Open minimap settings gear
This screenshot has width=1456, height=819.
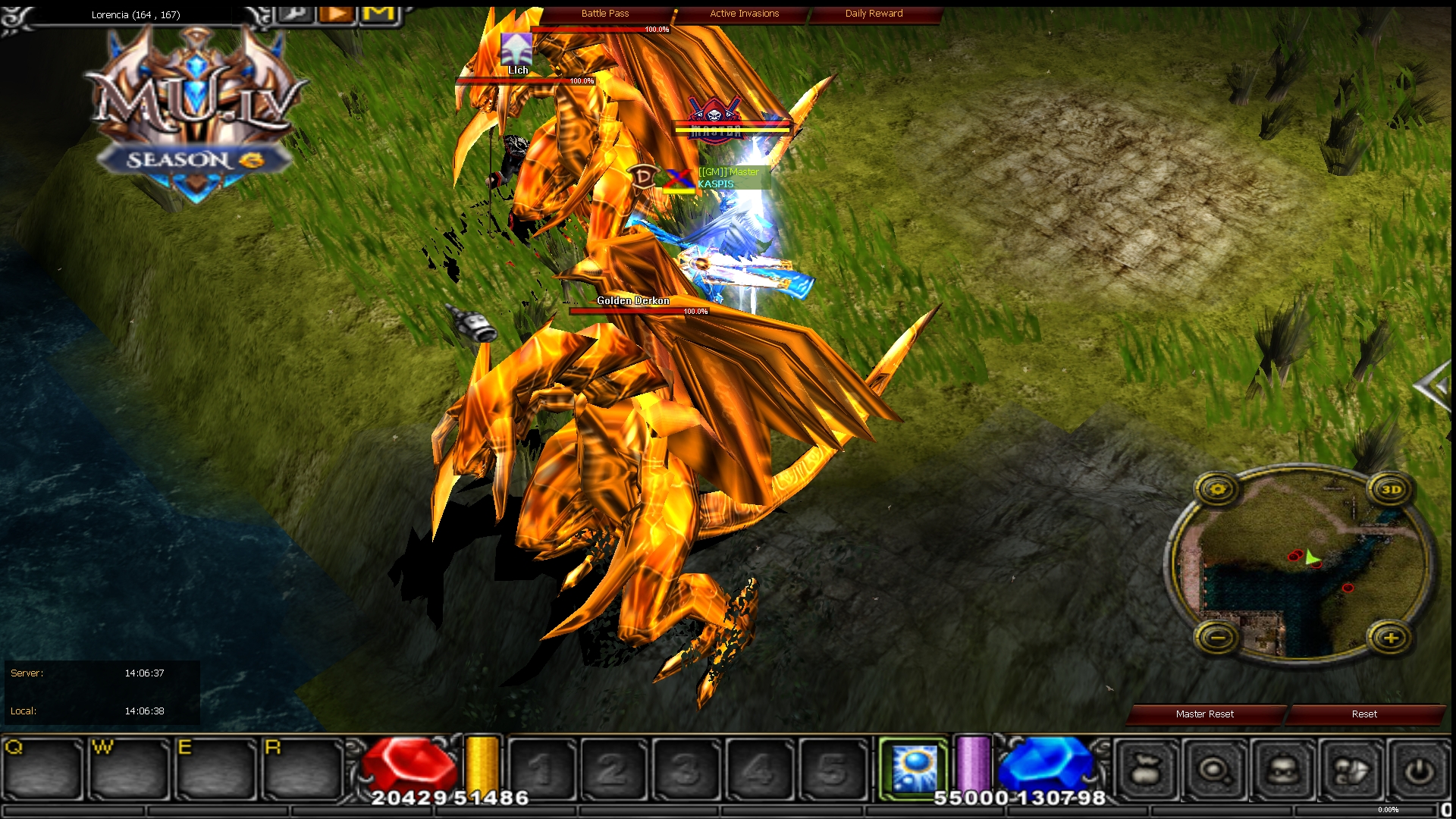point(1218,490)
